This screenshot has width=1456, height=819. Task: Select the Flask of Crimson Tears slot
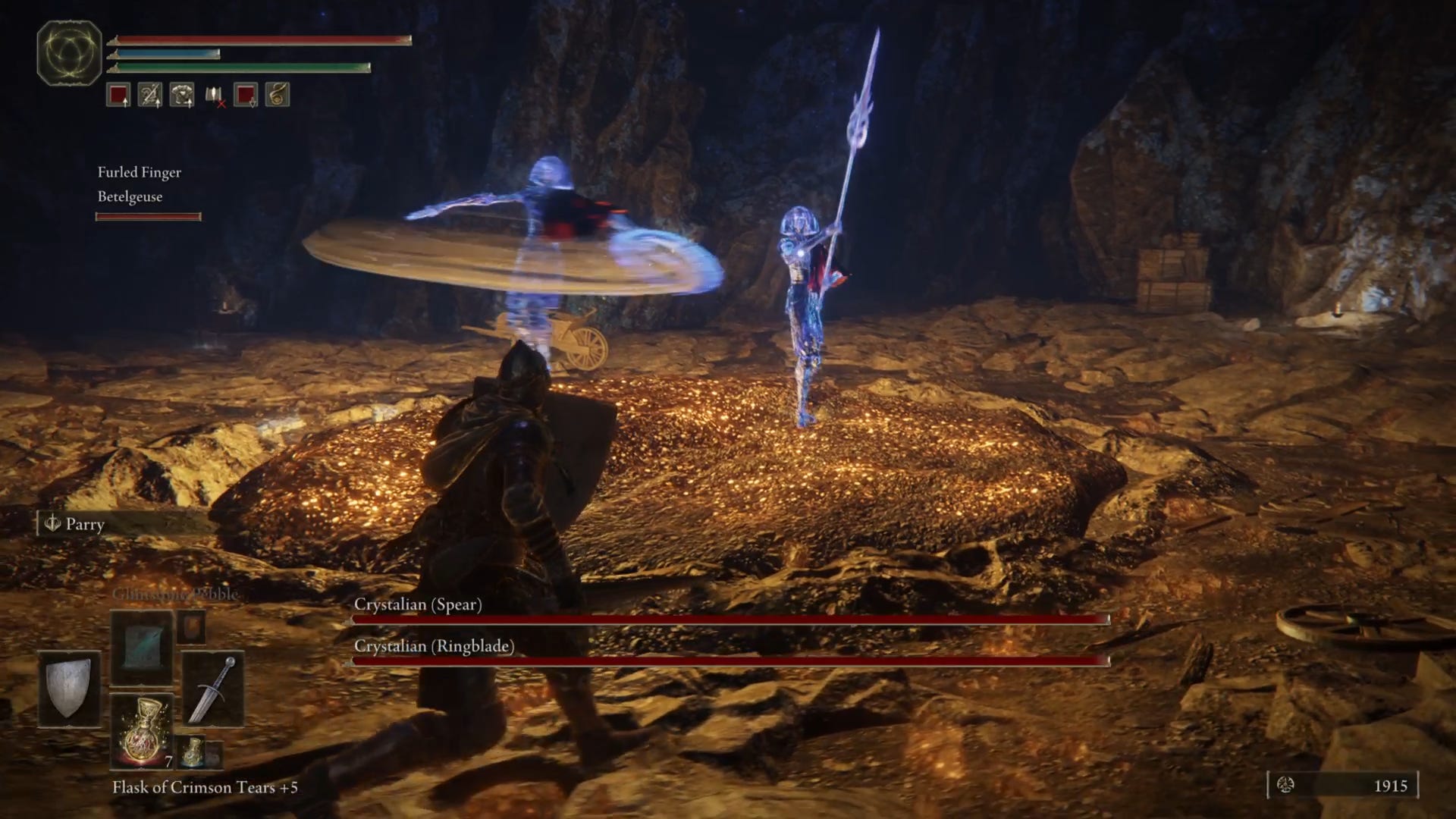click(142, 730)
